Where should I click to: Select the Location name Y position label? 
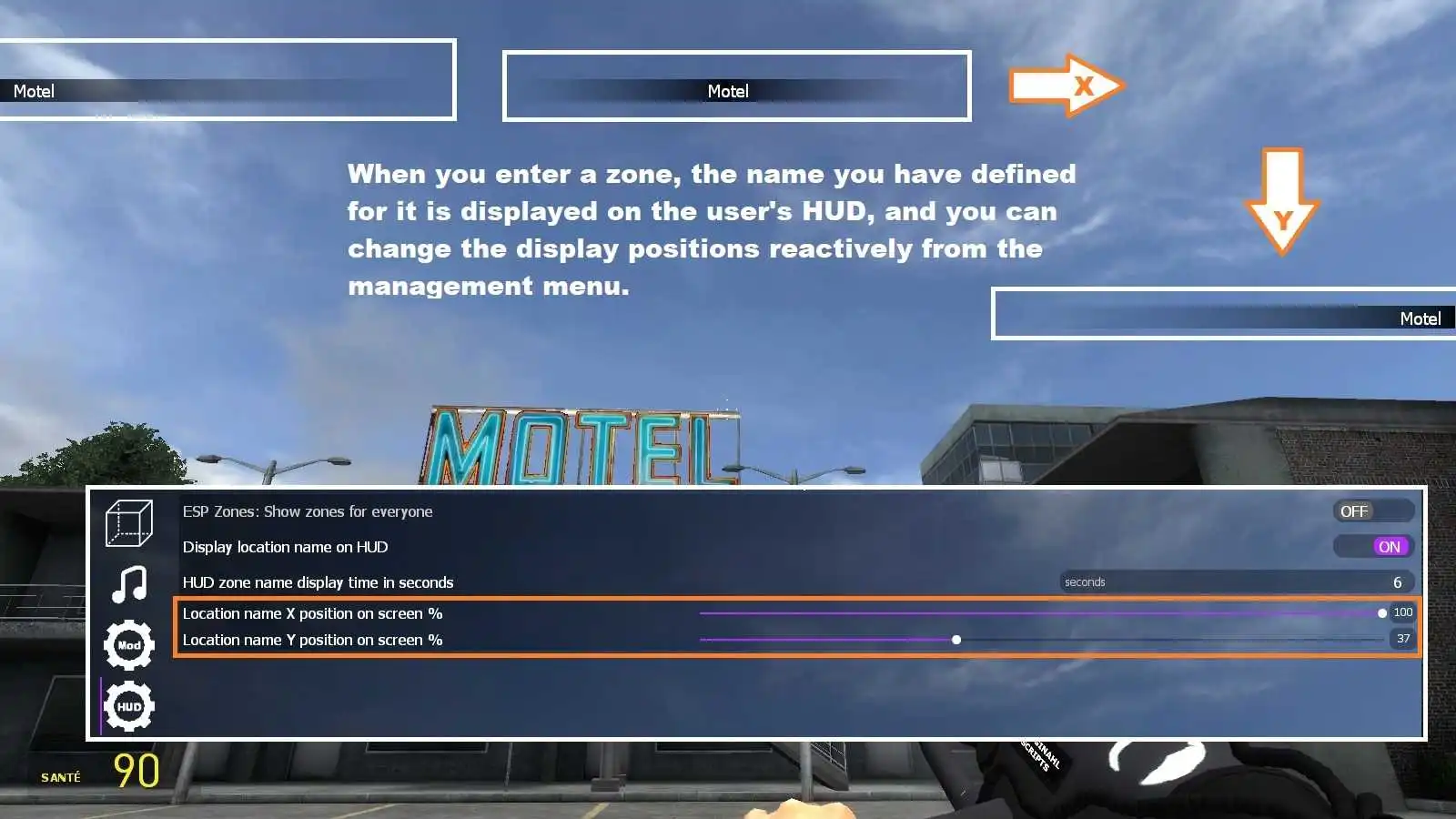(313, 640)
